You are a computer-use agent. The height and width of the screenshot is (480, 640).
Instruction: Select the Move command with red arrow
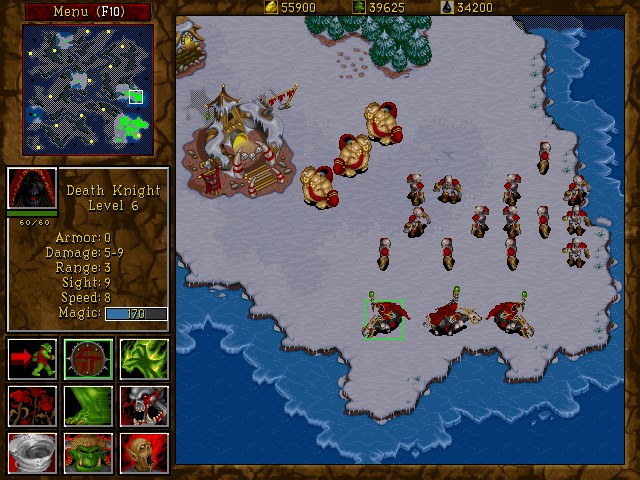coord(31,359)
